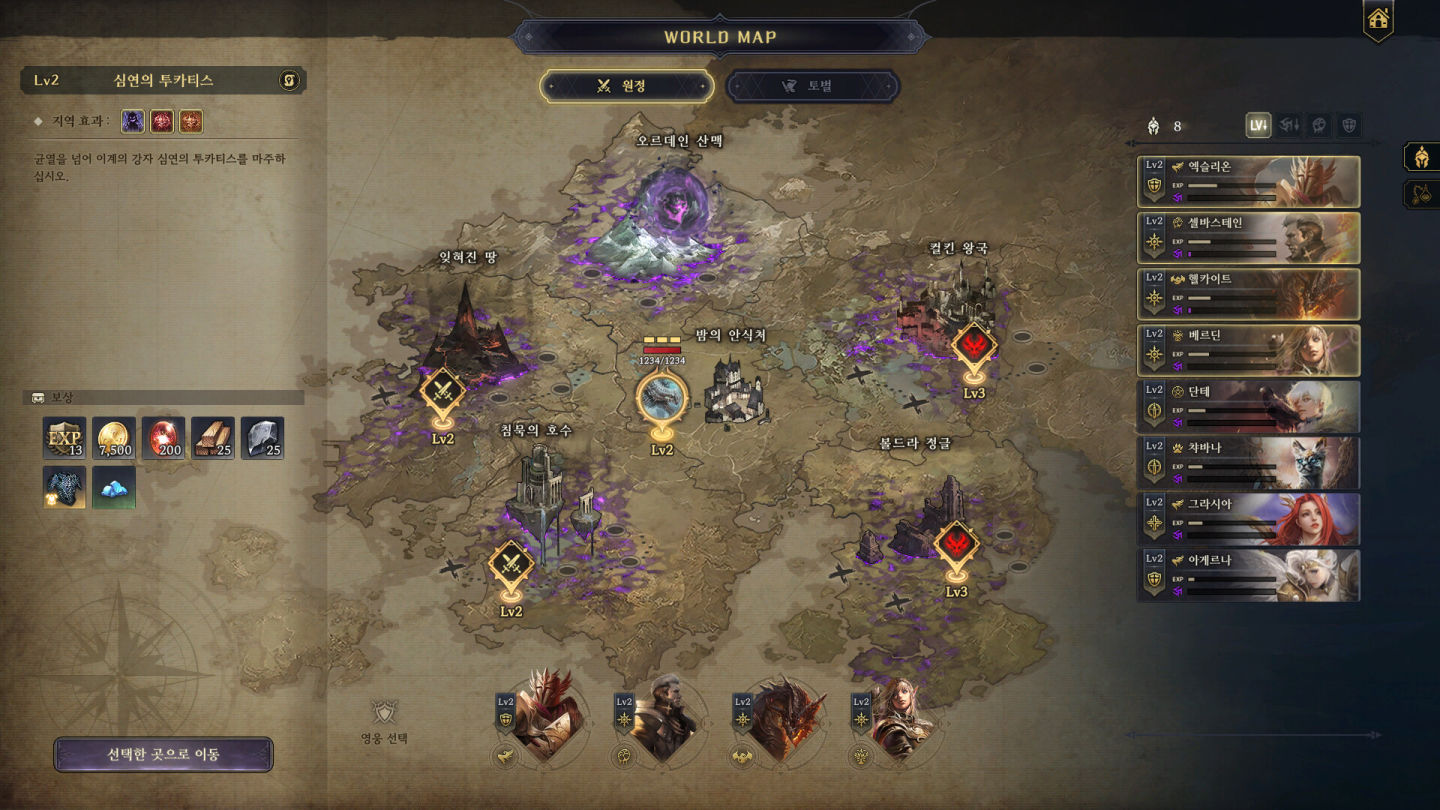This screenshot has width=1440, height=810.
Task: Open the 토벌 tab
Action: pos(812,86)
